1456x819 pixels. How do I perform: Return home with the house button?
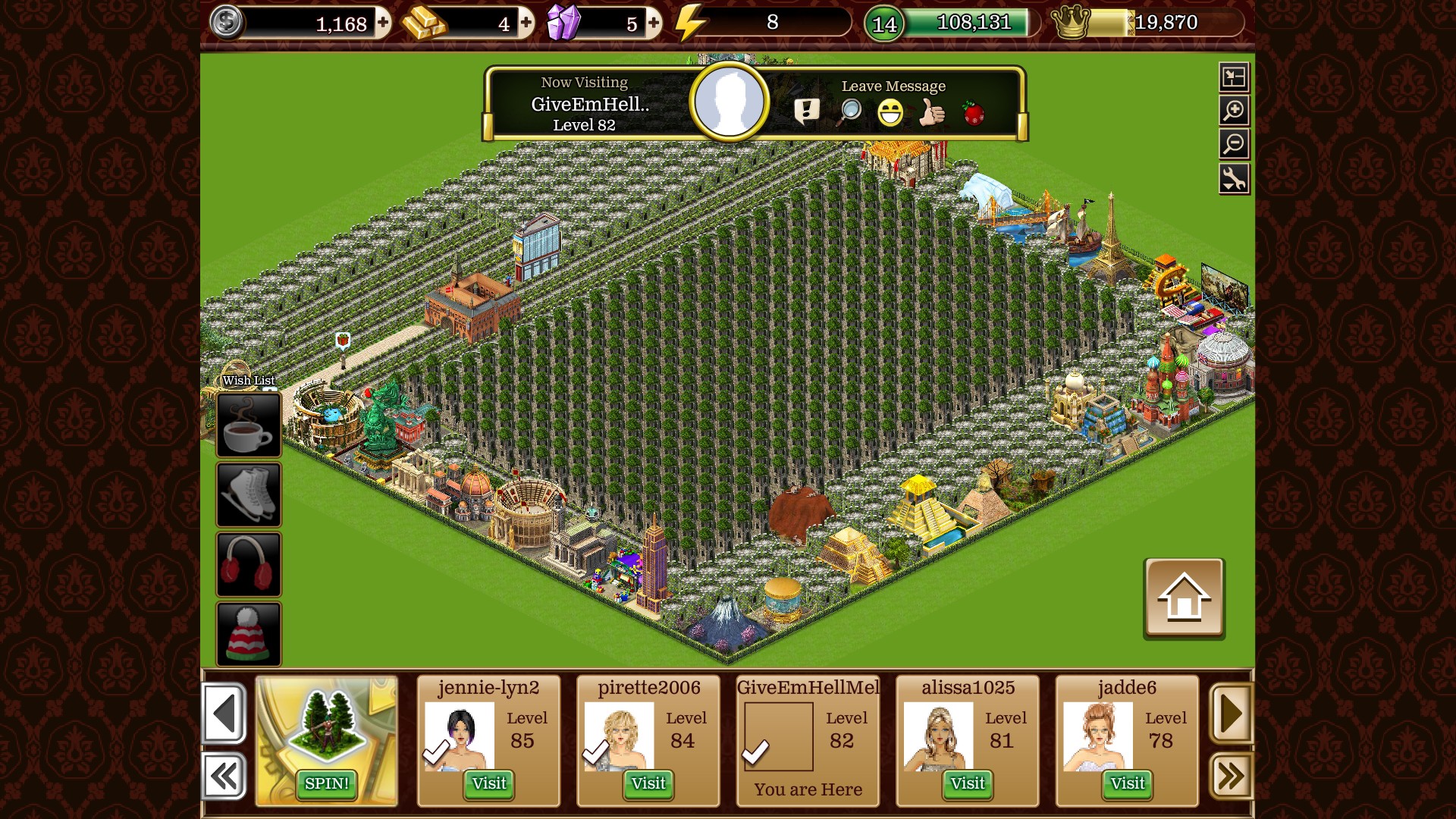(1183, 598)
